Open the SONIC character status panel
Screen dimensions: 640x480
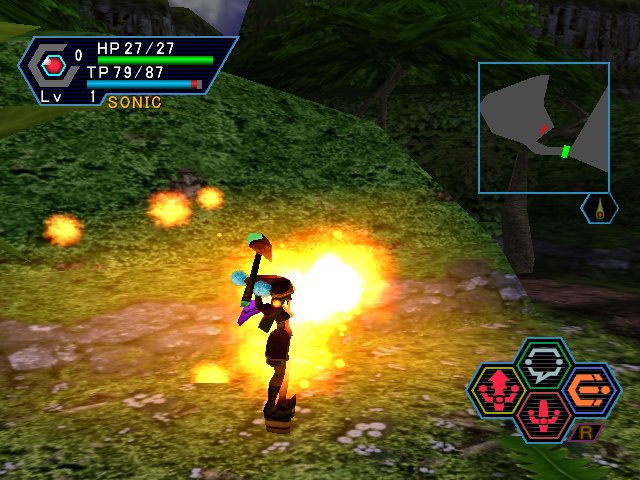(x=130, y=68)
